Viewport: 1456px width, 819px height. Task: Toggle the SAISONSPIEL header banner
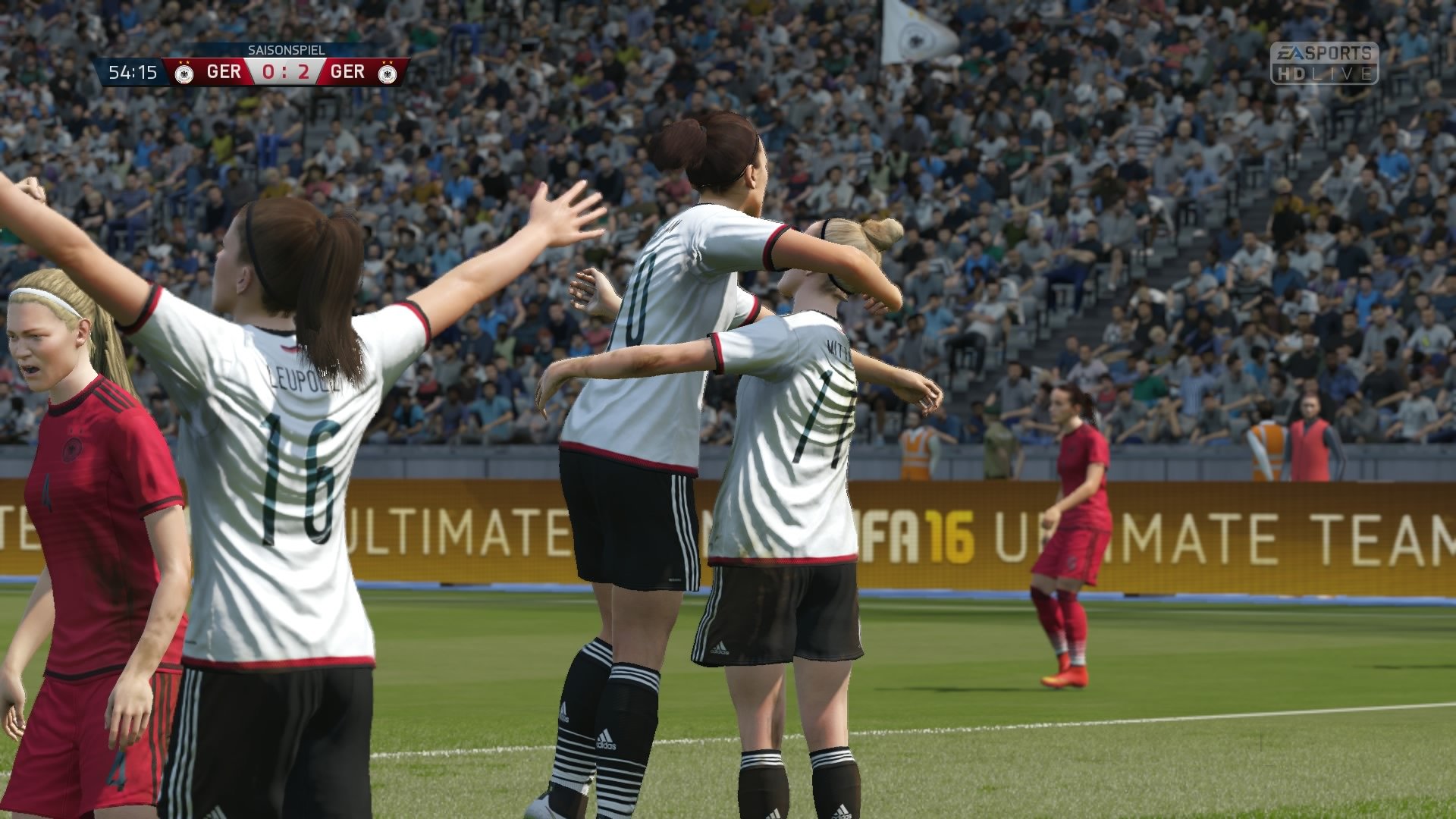(x=287, y=50)
